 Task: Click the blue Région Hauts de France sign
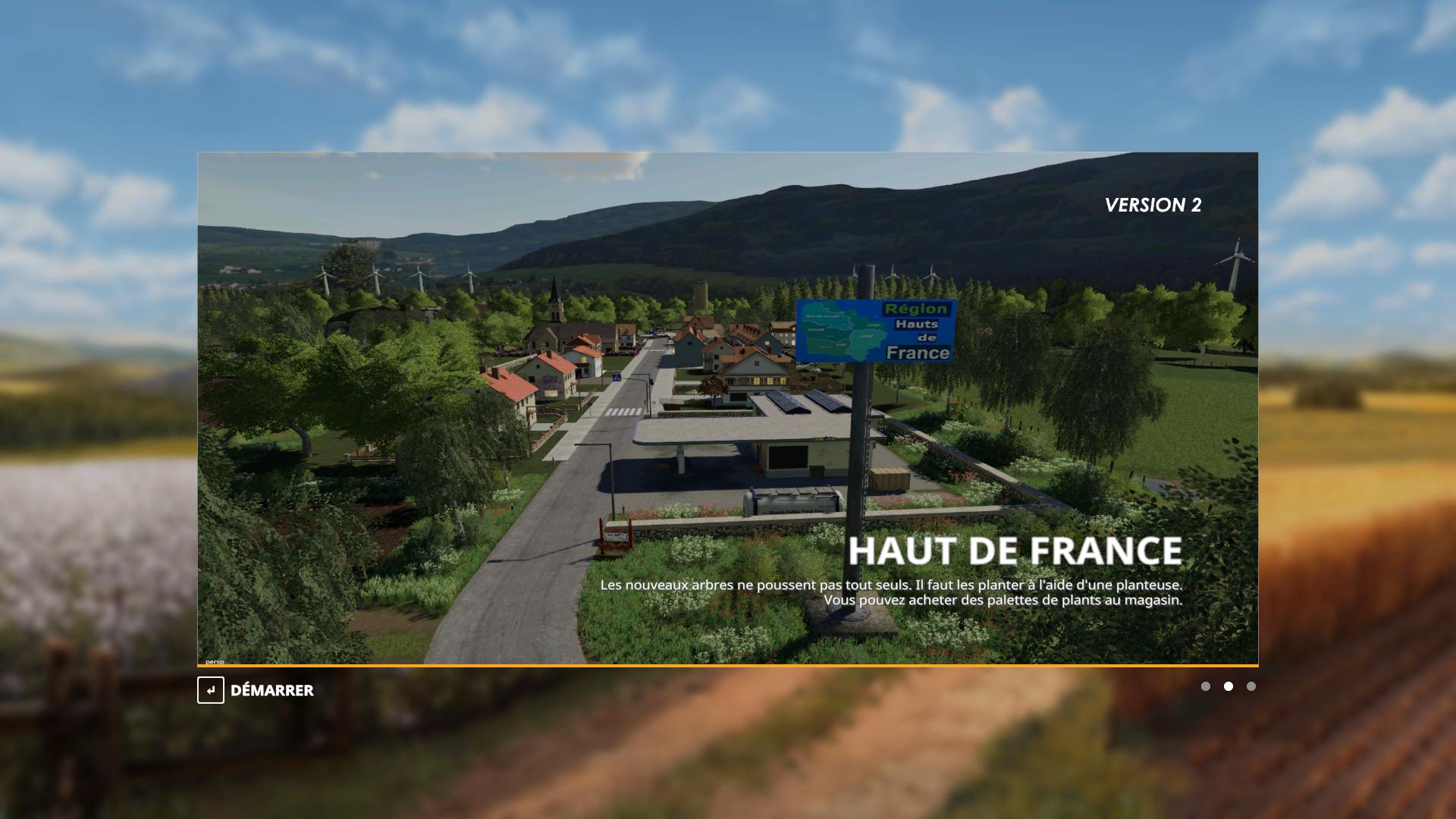(875, 329)
